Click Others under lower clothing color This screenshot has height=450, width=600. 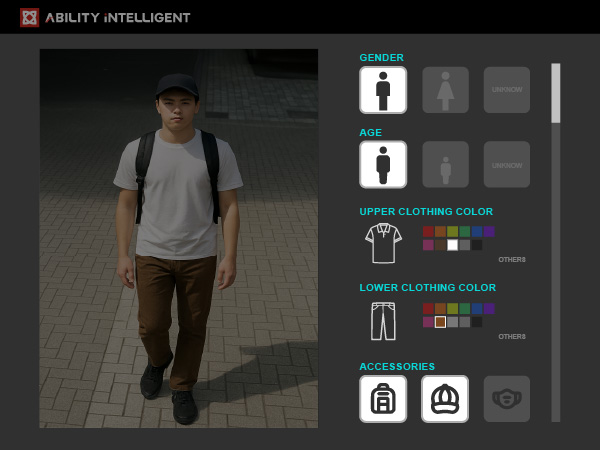point(512,337)
